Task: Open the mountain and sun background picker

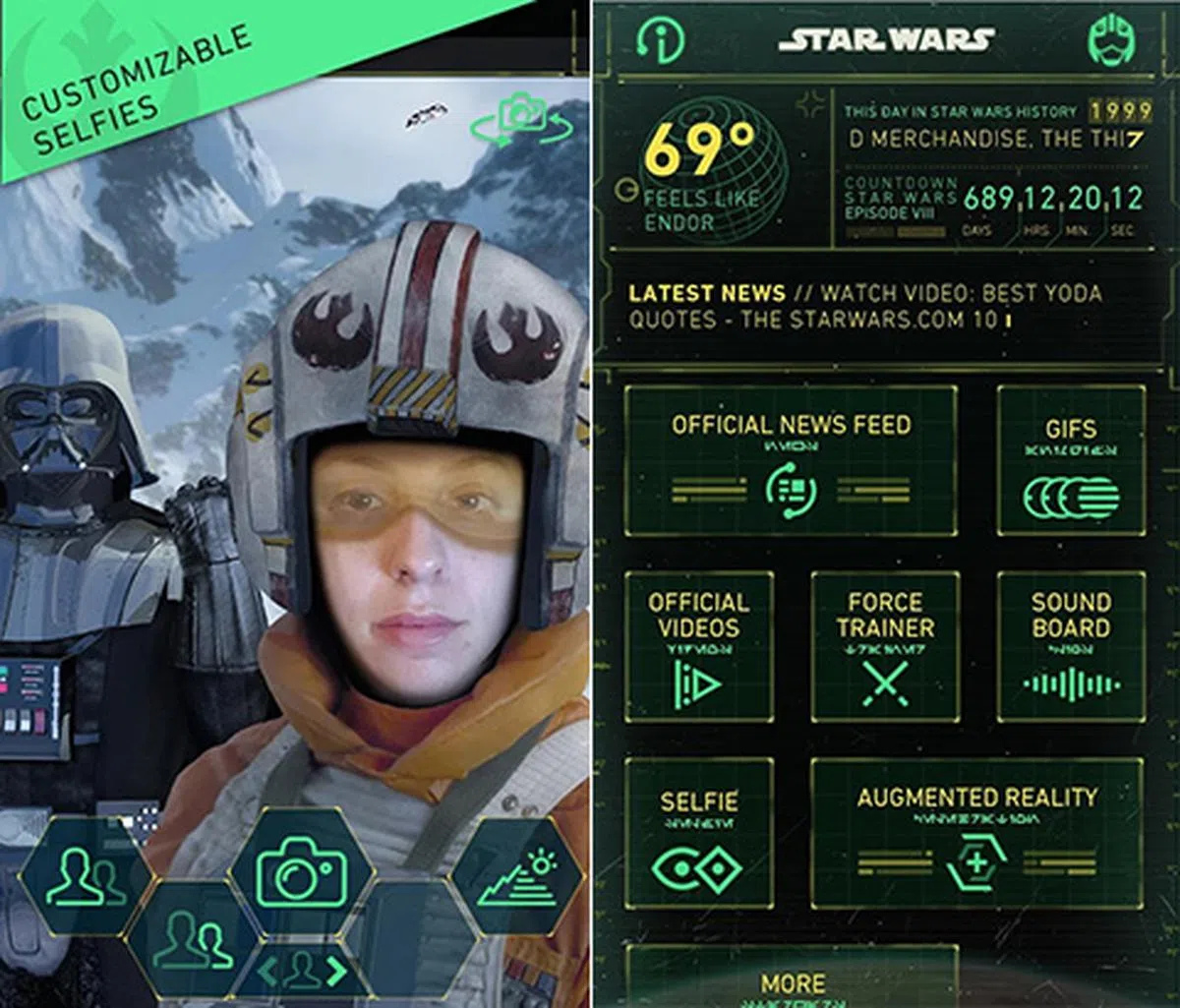Action: [516, 876]
